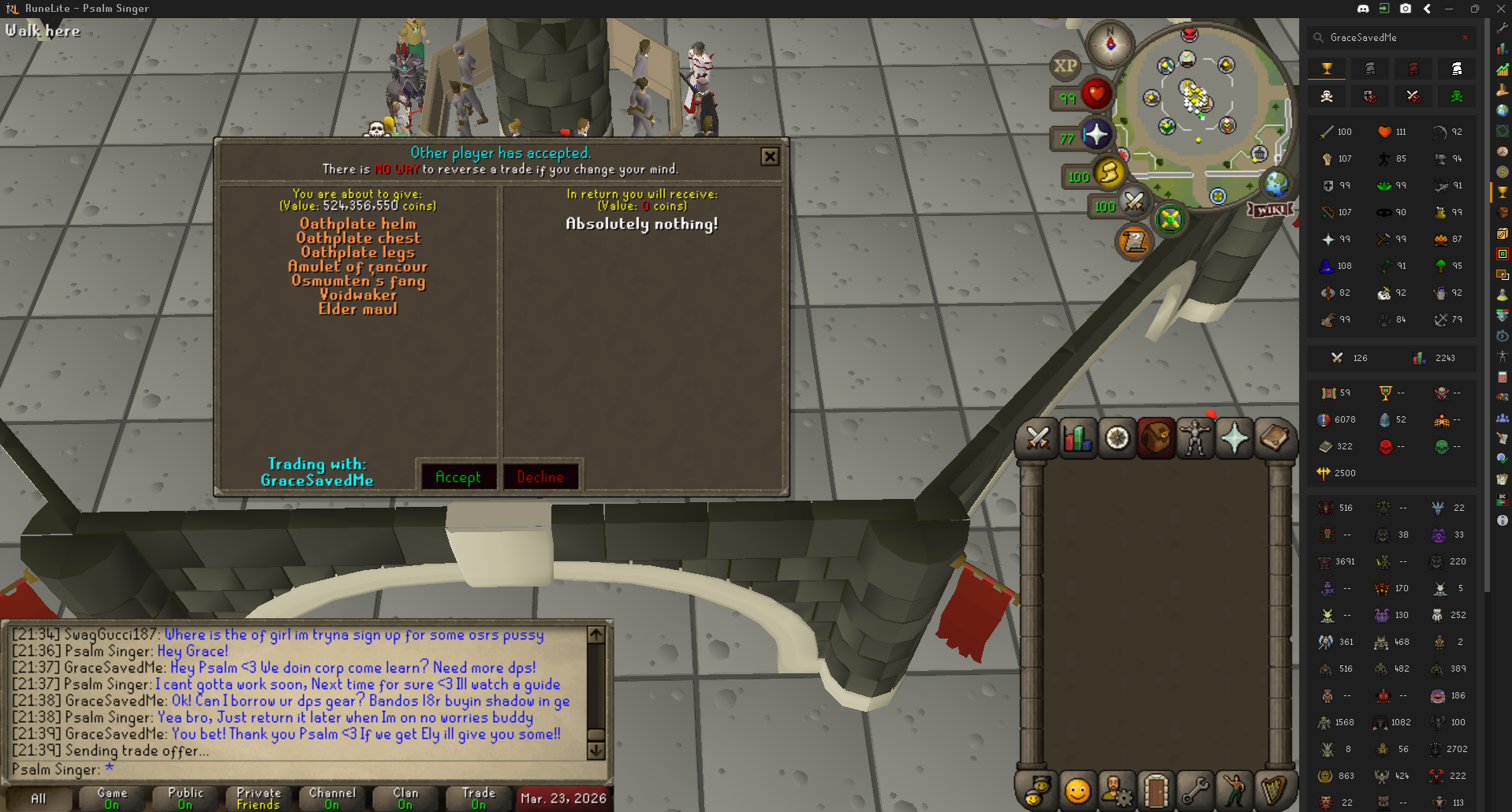Click the Wiki lookup button
Image resolution: width=1512 pixels, height=812 pixels.
[1271, 210]
